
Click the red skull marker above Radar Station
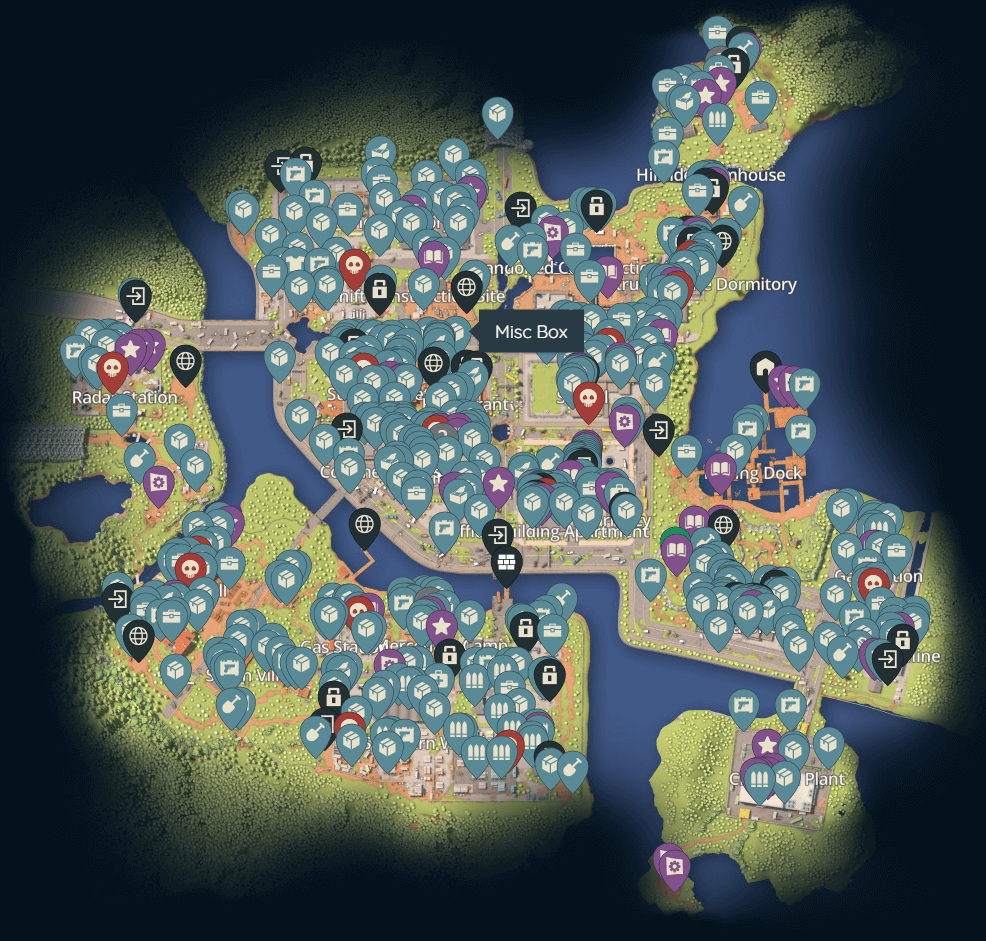click(112, 369)
